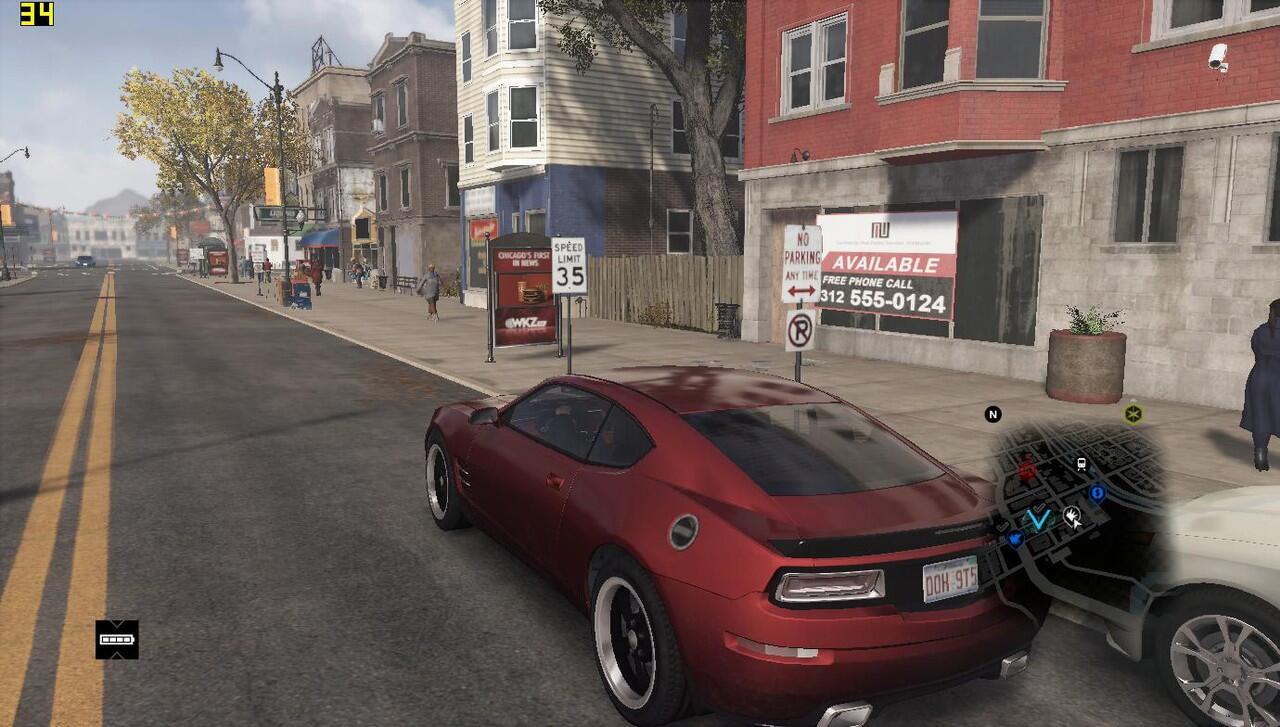Select the player arrow on the minimap
Viewport: 1280px width, 727px height.
click(1040, 518)
